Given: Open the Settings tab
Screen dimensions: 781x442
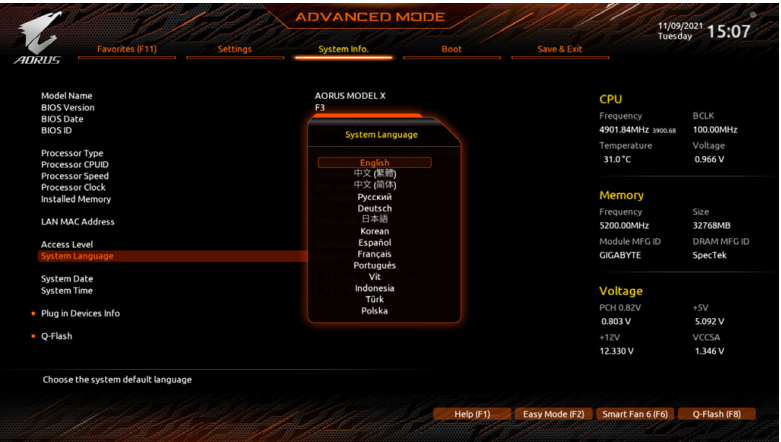Looking at the screenshot, I should coord(235,49).
